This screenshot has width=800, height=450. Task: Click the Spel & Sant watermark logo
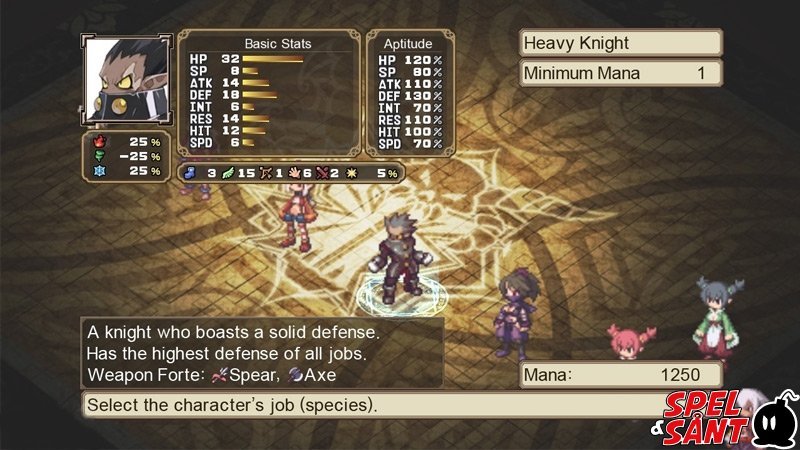(x=732, y=417)
